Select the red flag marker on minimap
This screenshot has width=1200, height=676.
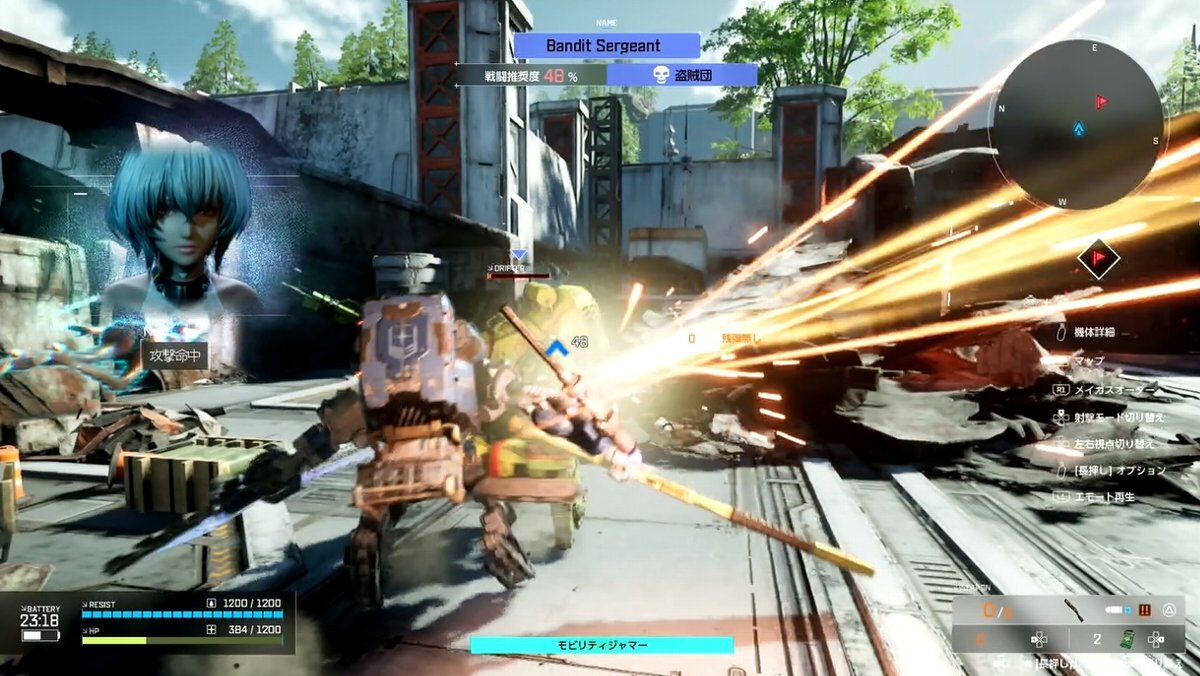pyautogui.click(x=1102, y=102)
